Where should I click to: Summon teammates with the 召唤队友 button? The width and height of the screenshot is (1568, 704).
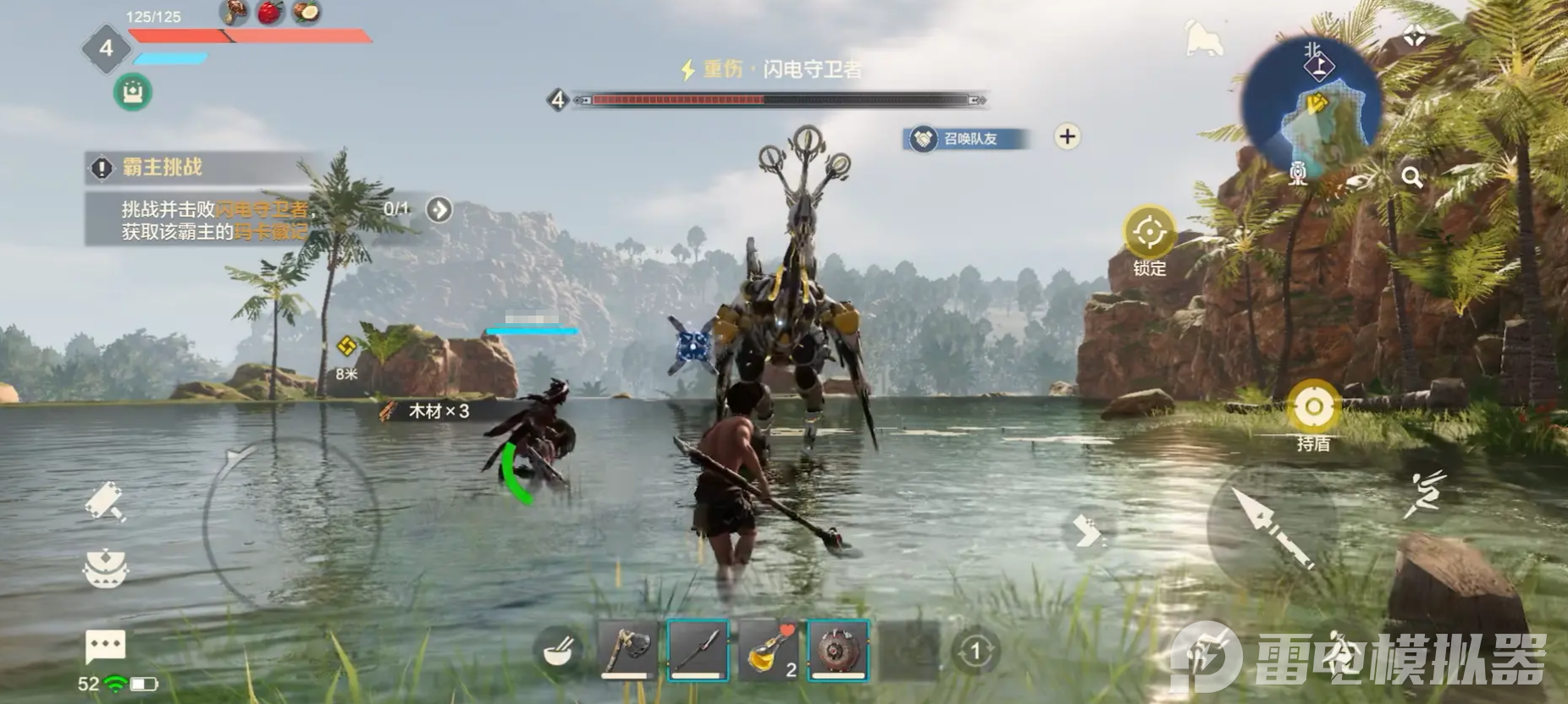tap(967, 138)
